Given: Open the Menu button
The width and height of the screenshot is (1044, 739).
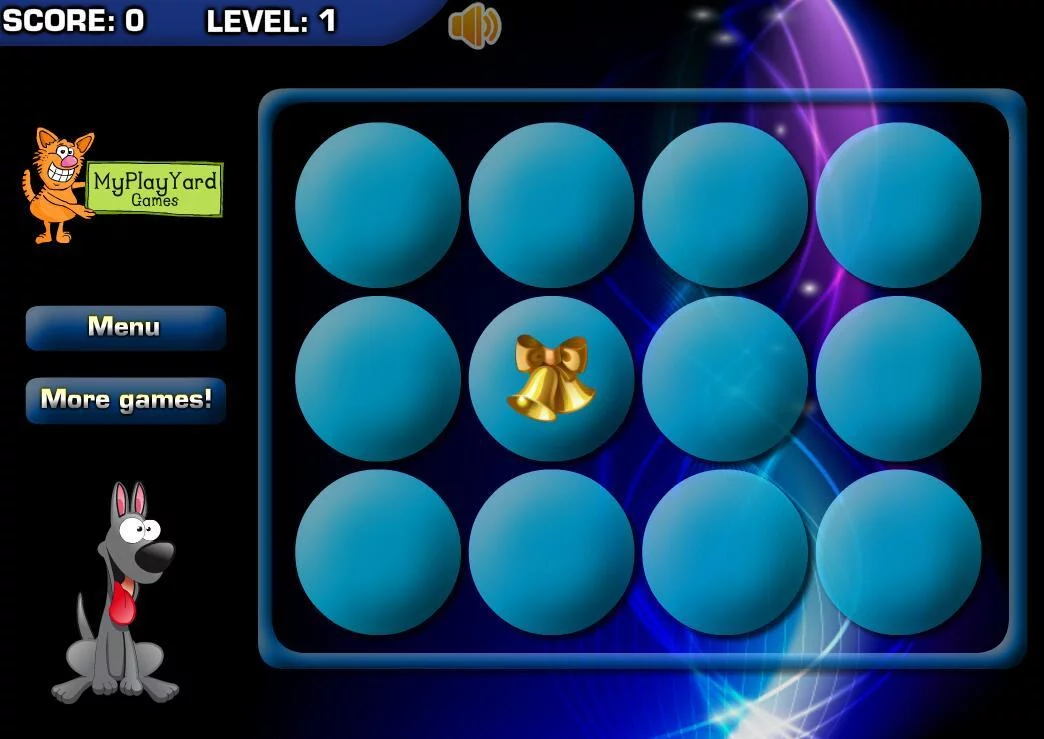Looking at the screenshot, I should pos(125,327).
